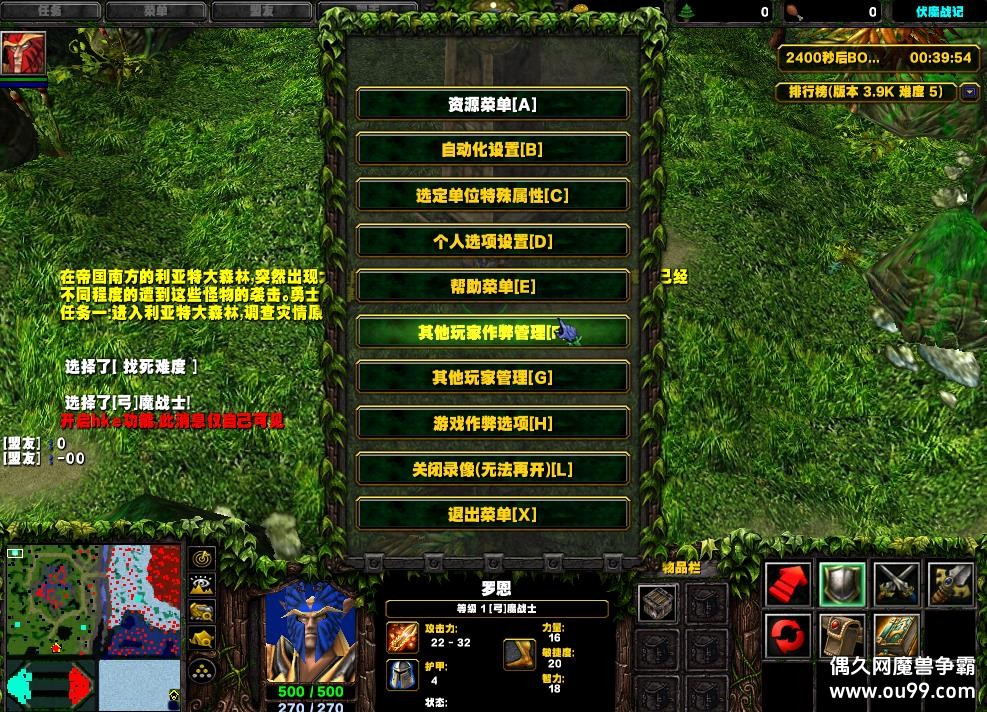Expand the 排行榜 leaderboard dropdown arrow
Viewport: 987px width, 712px height.
969,92
